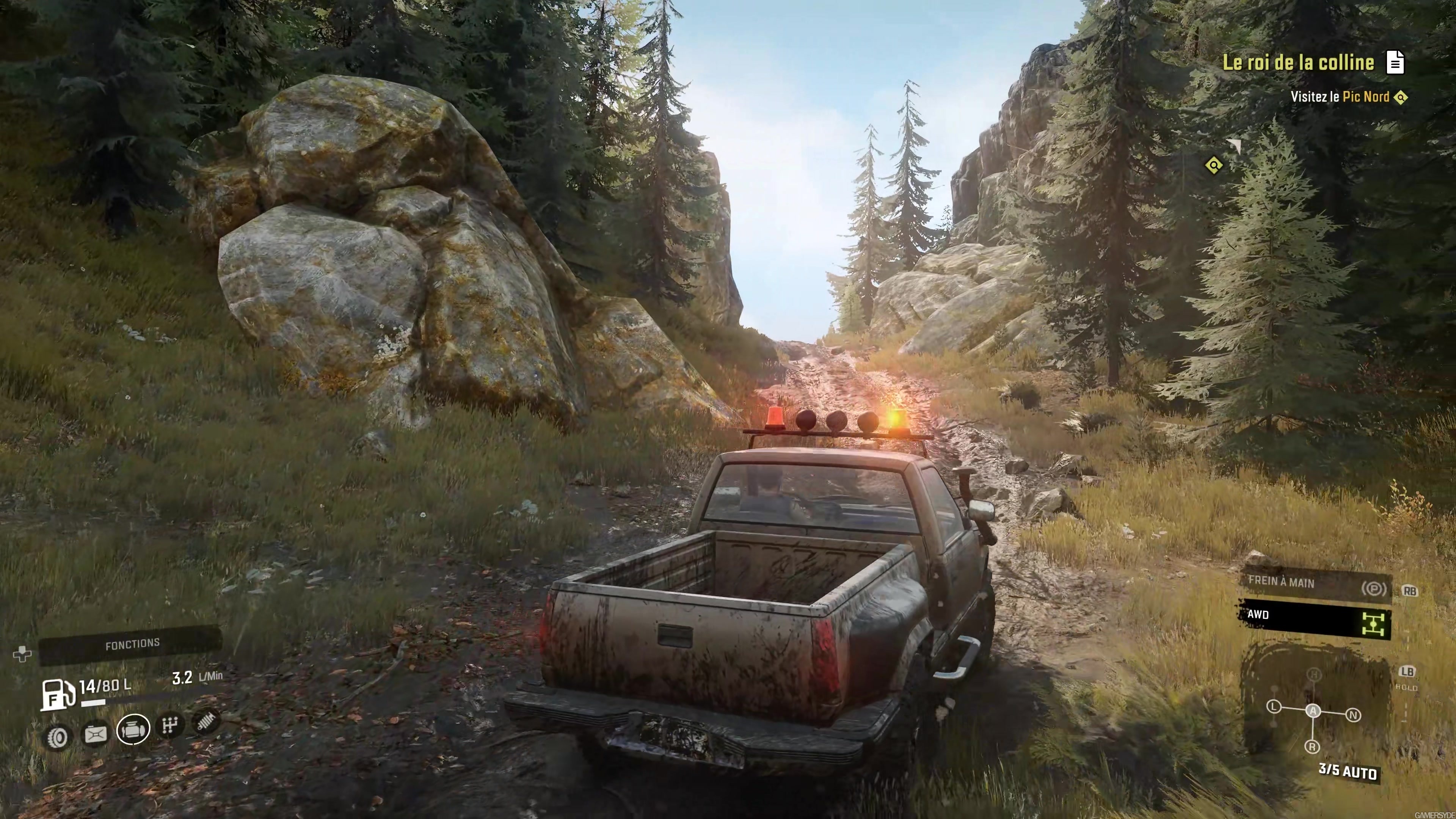1456x819 pixels.
Task: Open the quest document icon beside the title
Action: click(x=1395, y=62)
